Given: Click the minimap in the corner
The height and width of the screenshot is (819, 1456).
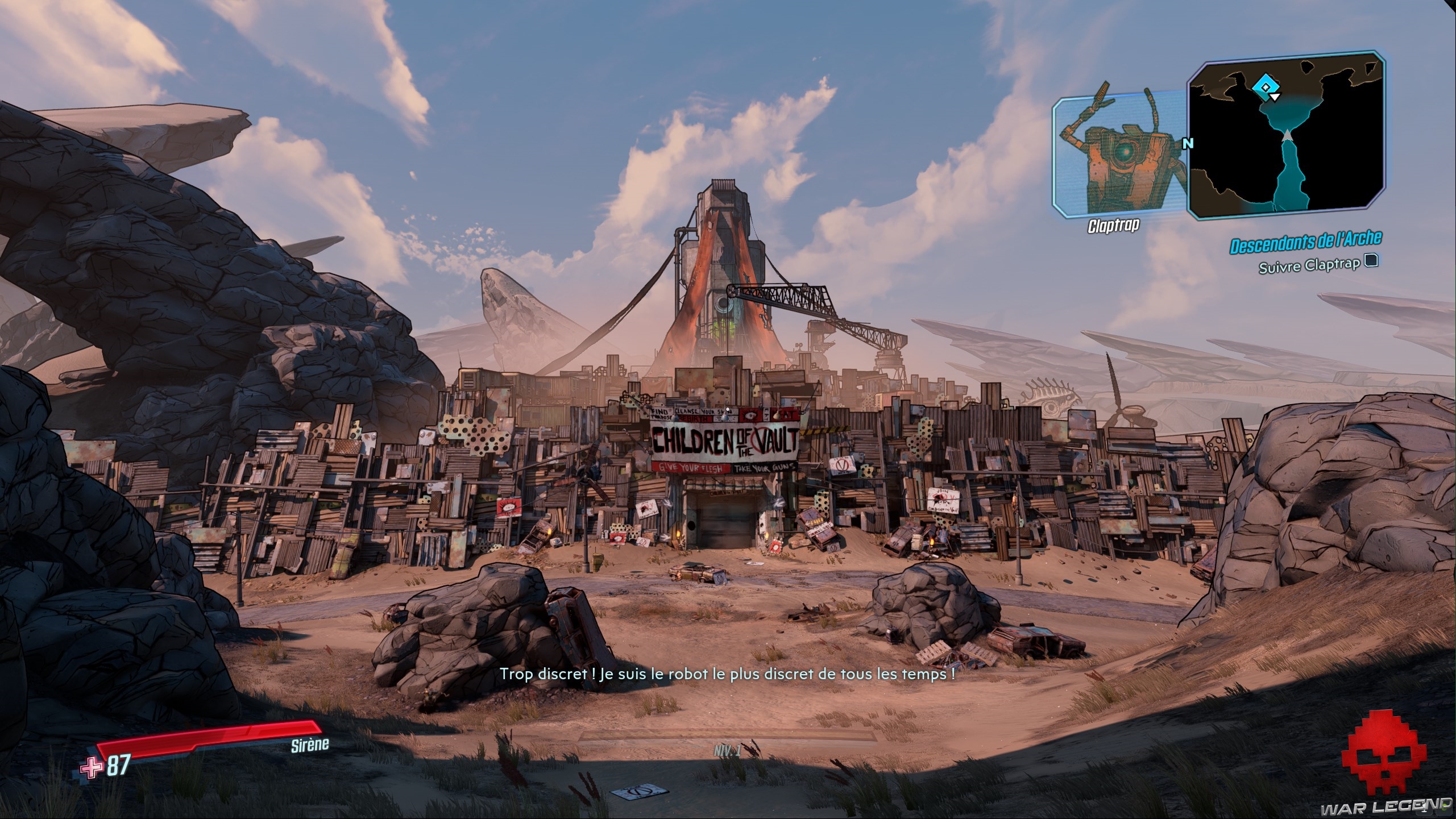Looking at the screenshot, I should [x=1286, y=136].
